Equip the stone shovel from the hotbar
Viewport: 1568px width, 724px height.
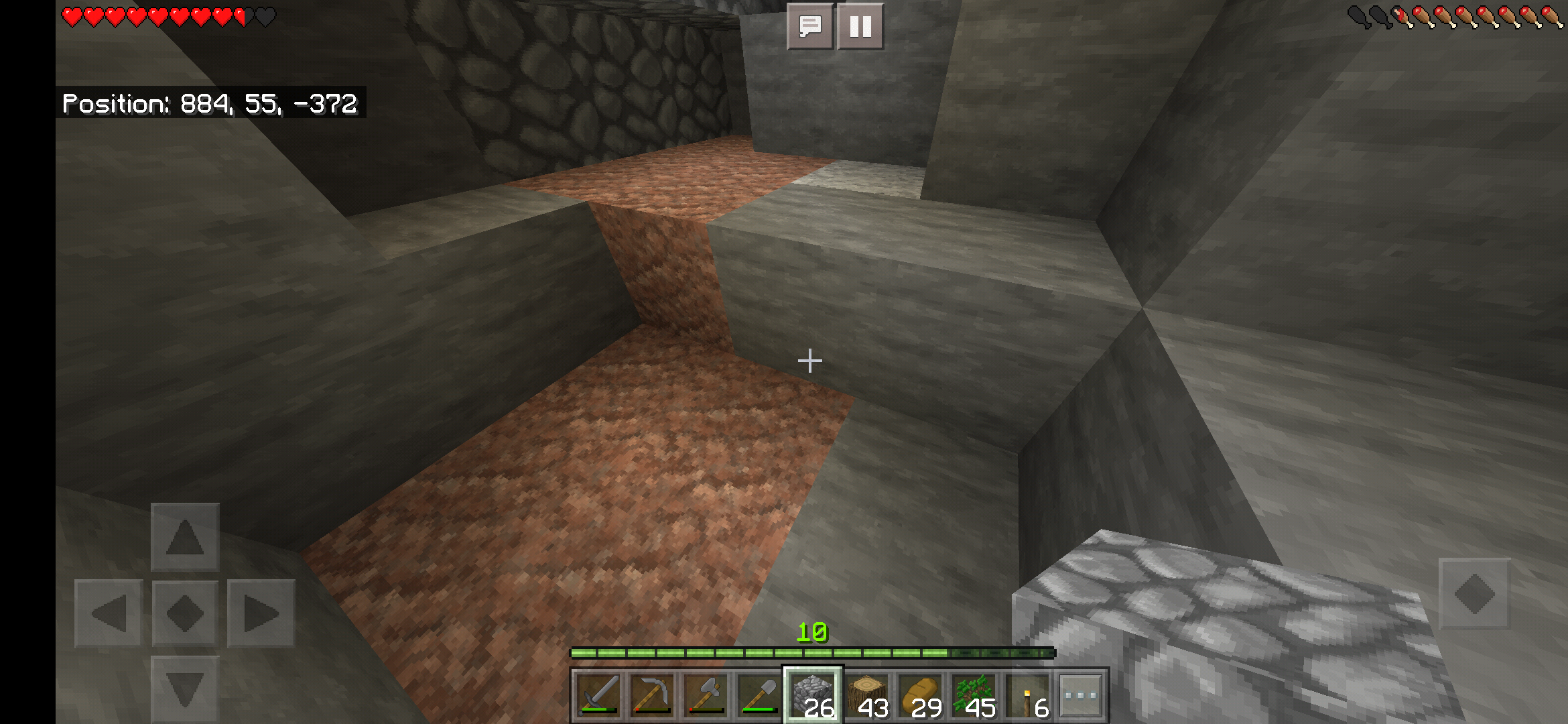coord(759,695)
